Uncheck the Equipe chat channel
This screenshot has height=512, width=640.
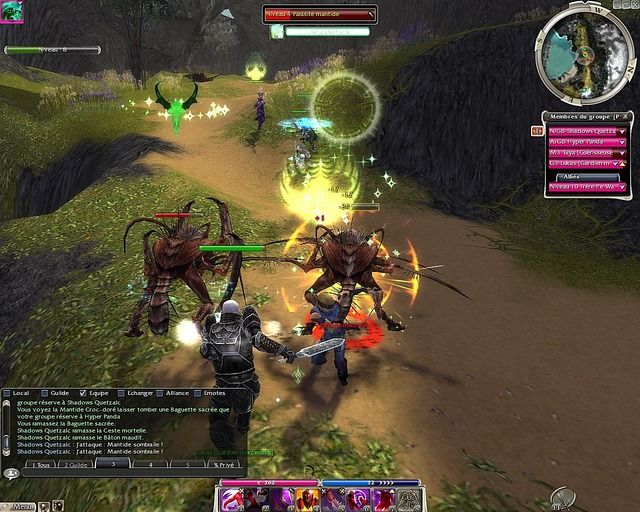pos(83,393)
